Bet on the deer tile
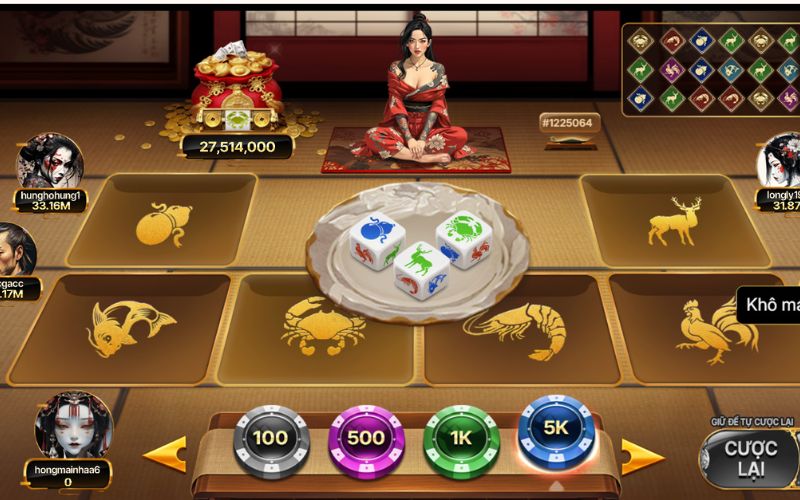 [672, 220]
